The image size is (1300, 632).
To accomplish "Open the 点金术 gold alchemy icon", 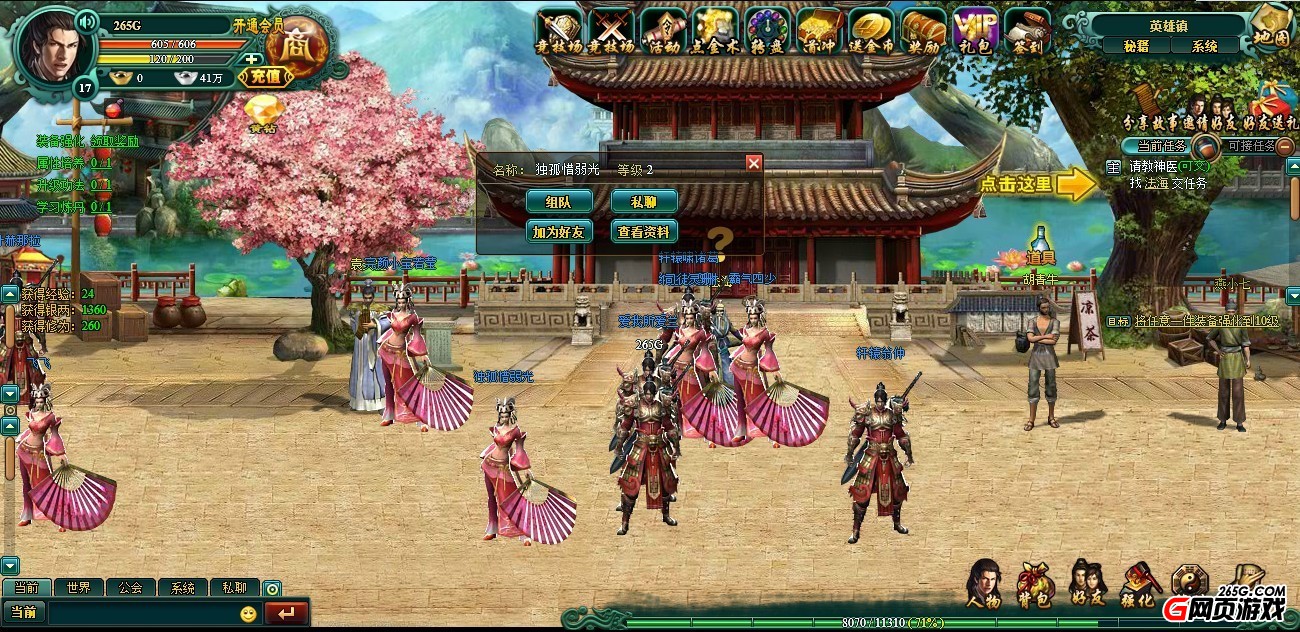I will [715, 30].
